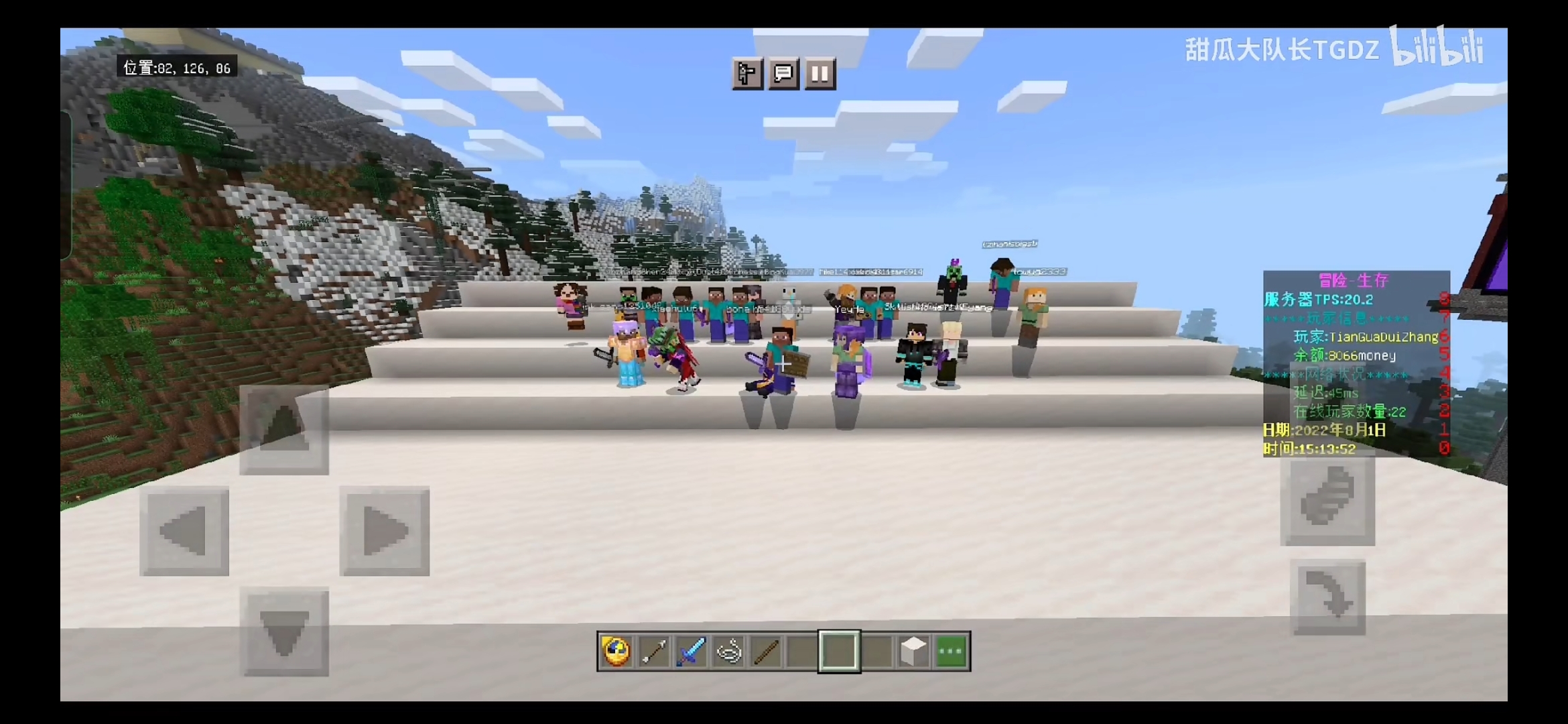Screen dimensions: 1568x724
Task: Tap the fist icon touch button
Action: (1327, 501)
